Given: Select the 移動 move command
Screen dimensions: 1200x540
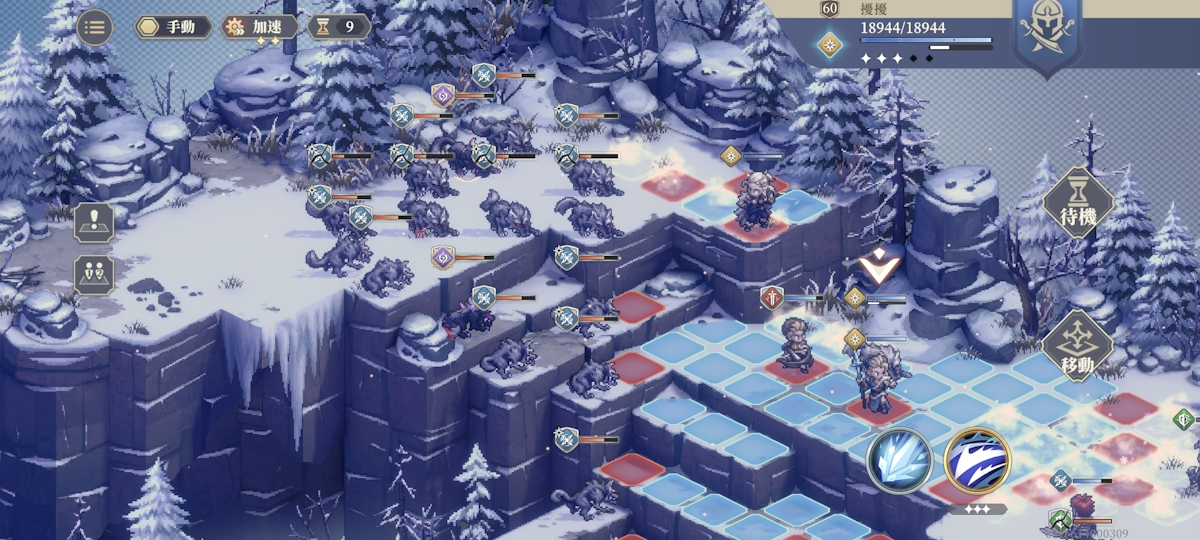Looking at the screenshot, I should tap(1078, 346).
